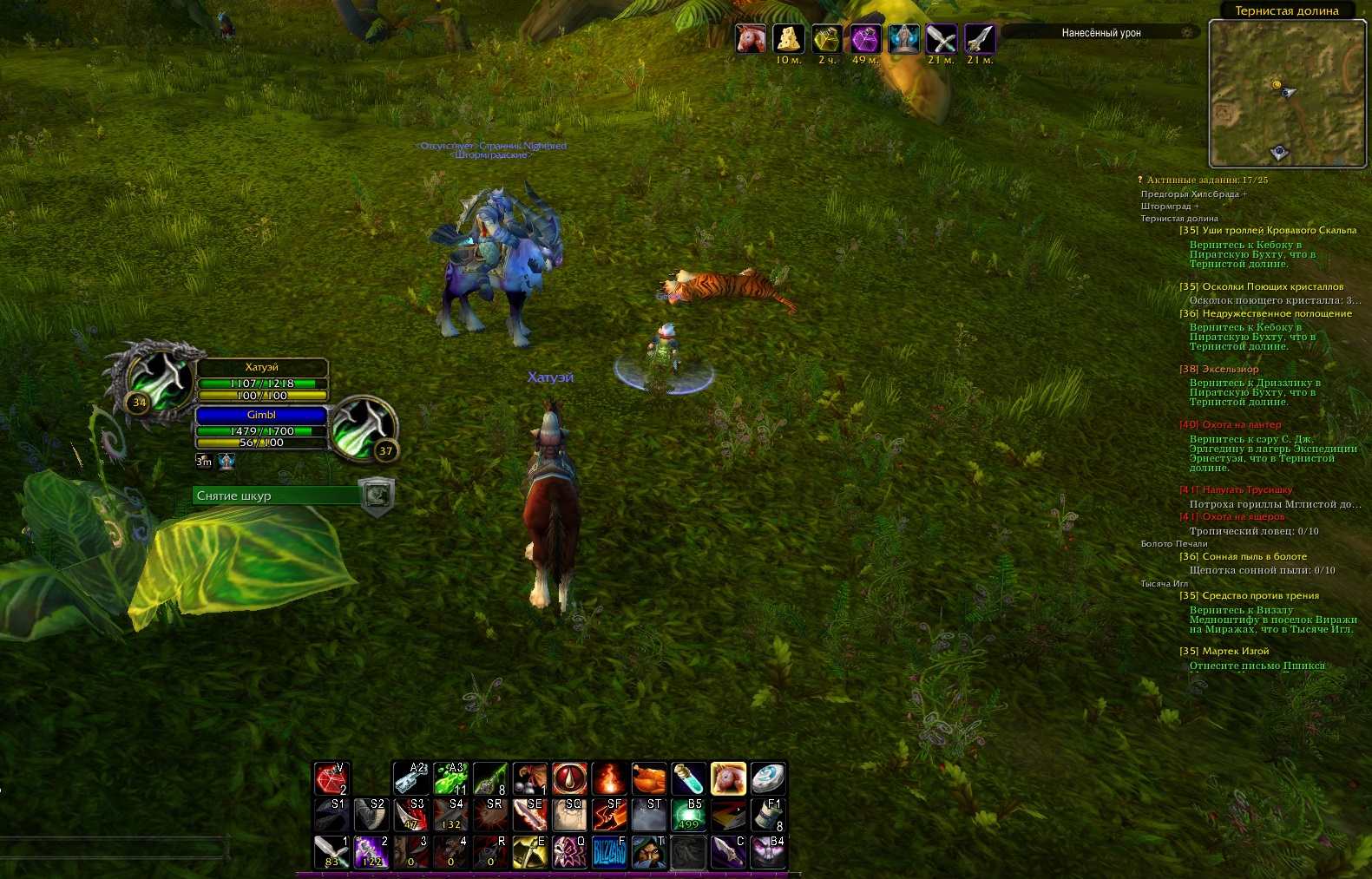Viewport: 1372px width, 879px height.
Task: Use the red gem item keyed V
Action: [331, 779]
